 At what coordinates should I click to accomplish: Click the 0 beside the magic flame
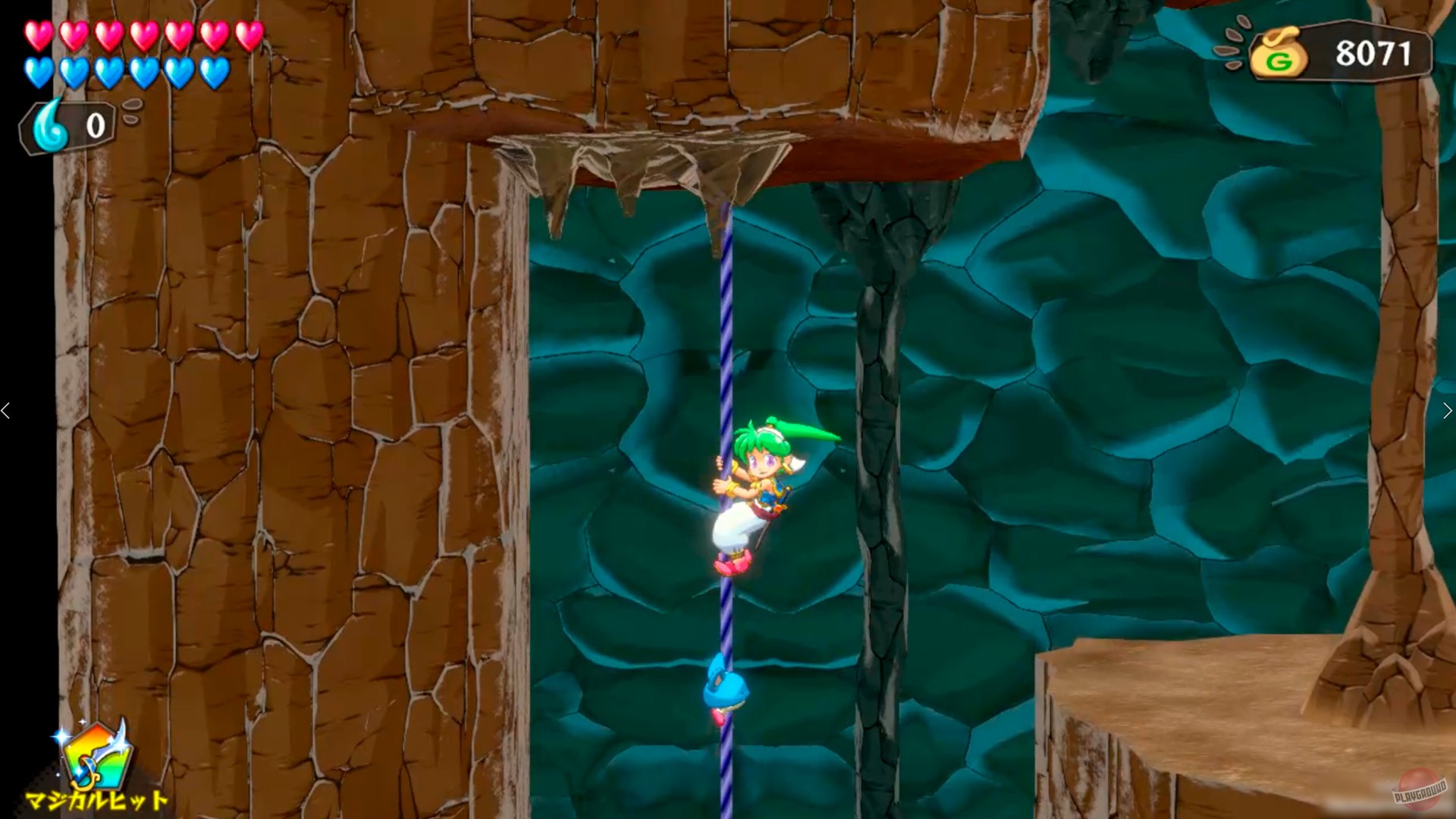(x=96, y=124)
